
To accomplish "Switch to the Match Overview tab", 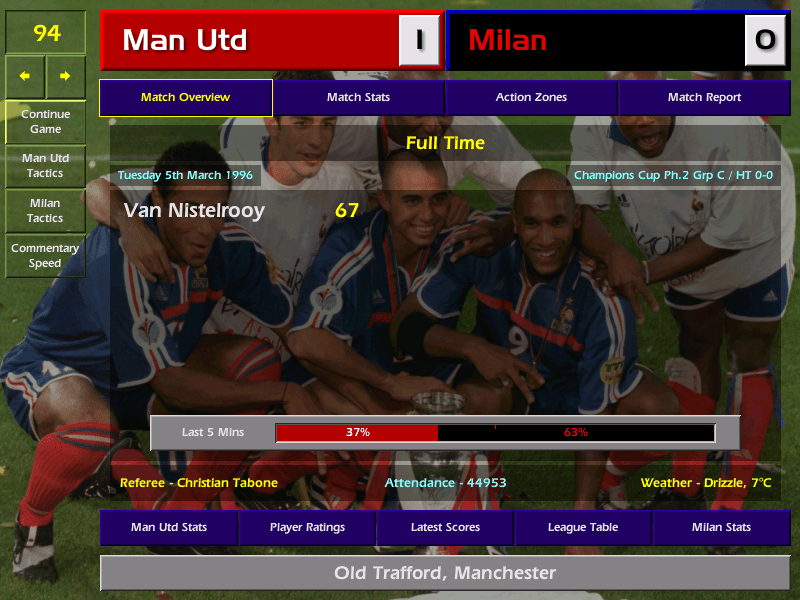I will click(186, 98).
